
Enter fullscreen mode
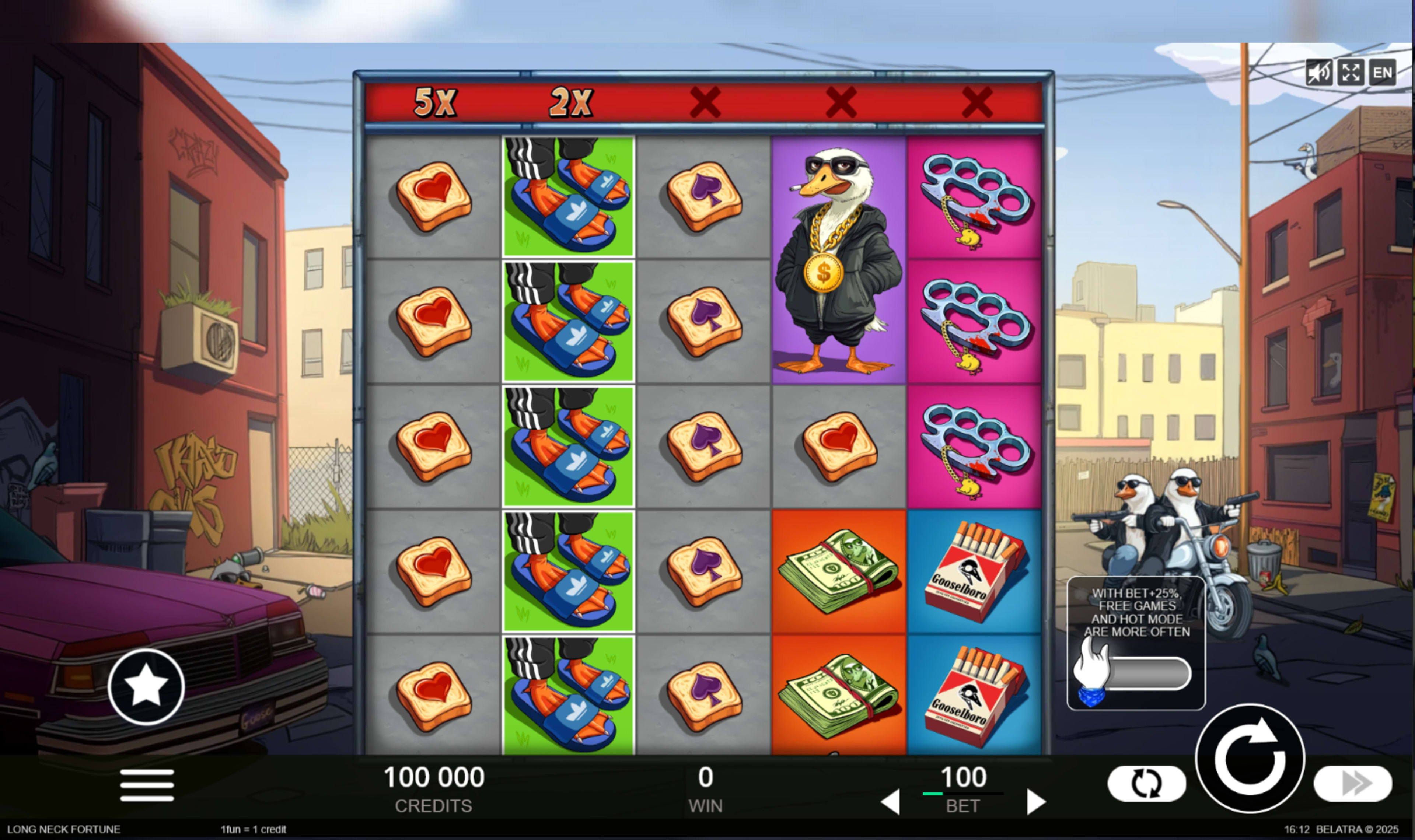(1351, 73)
